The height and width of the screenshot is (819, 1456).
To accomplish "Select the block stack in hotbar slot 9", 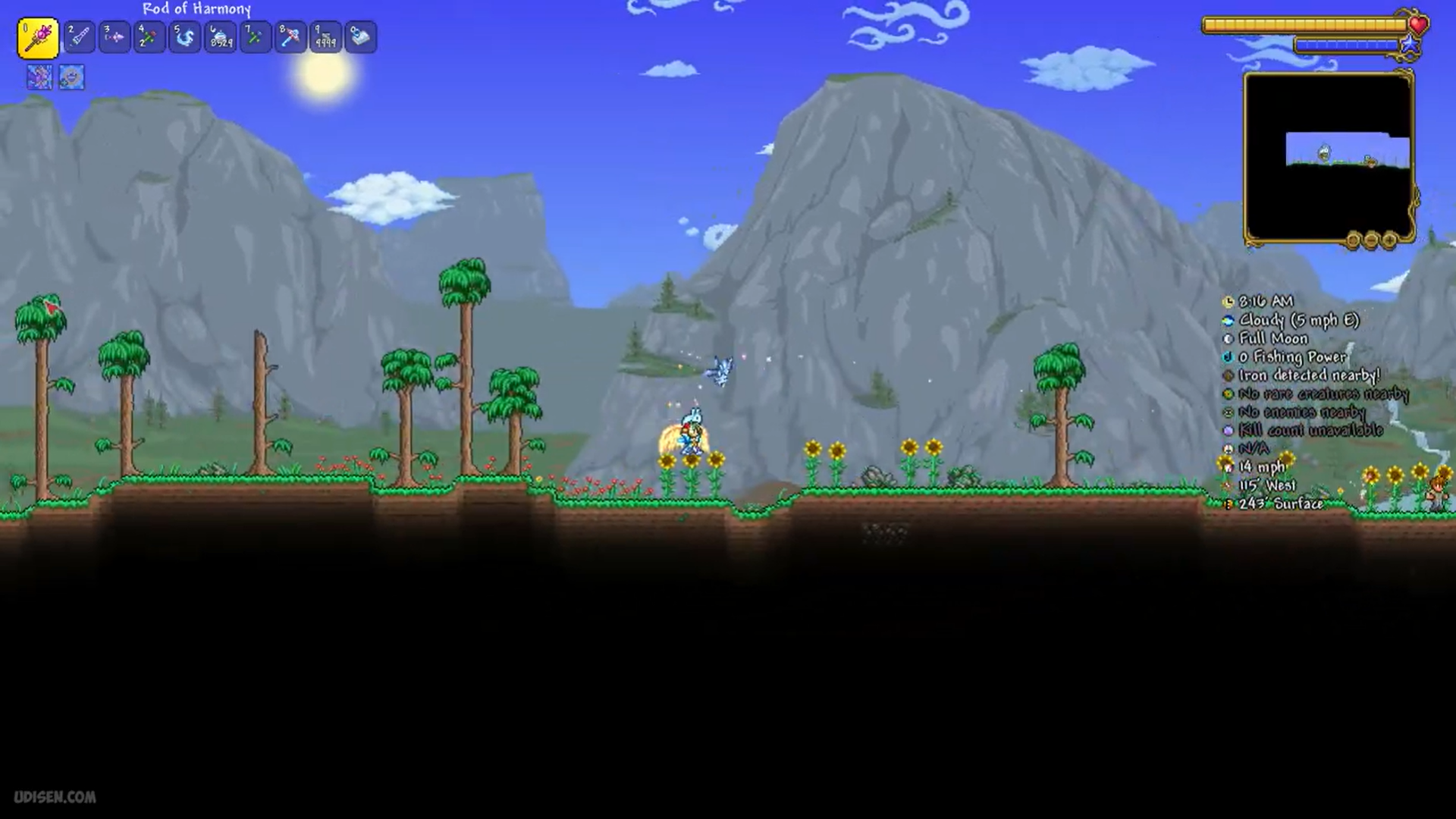I will pos(324,36).
